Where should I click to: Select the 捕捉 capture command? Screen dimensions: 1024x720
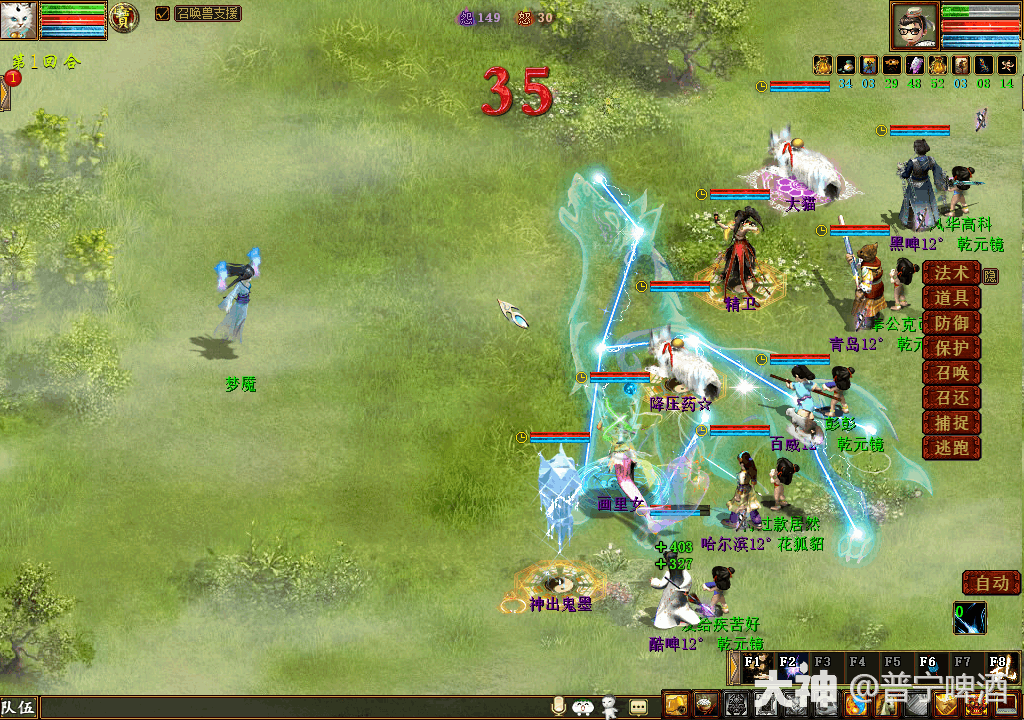pos(951,423)
